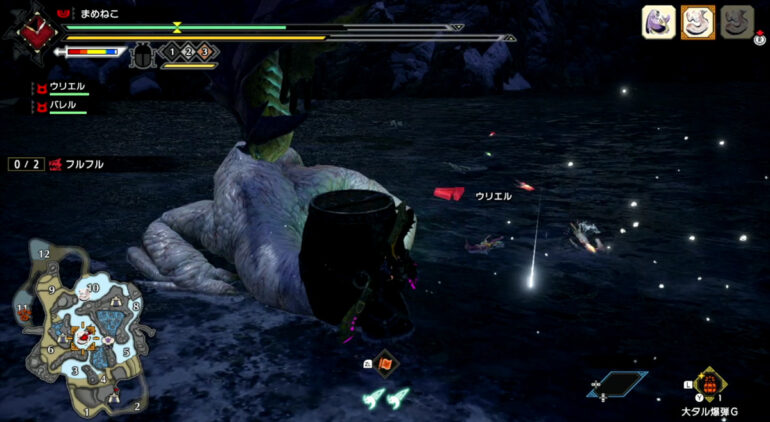
Task: Choose the greyed-out monster icon
Action: (x=736, y=22)
